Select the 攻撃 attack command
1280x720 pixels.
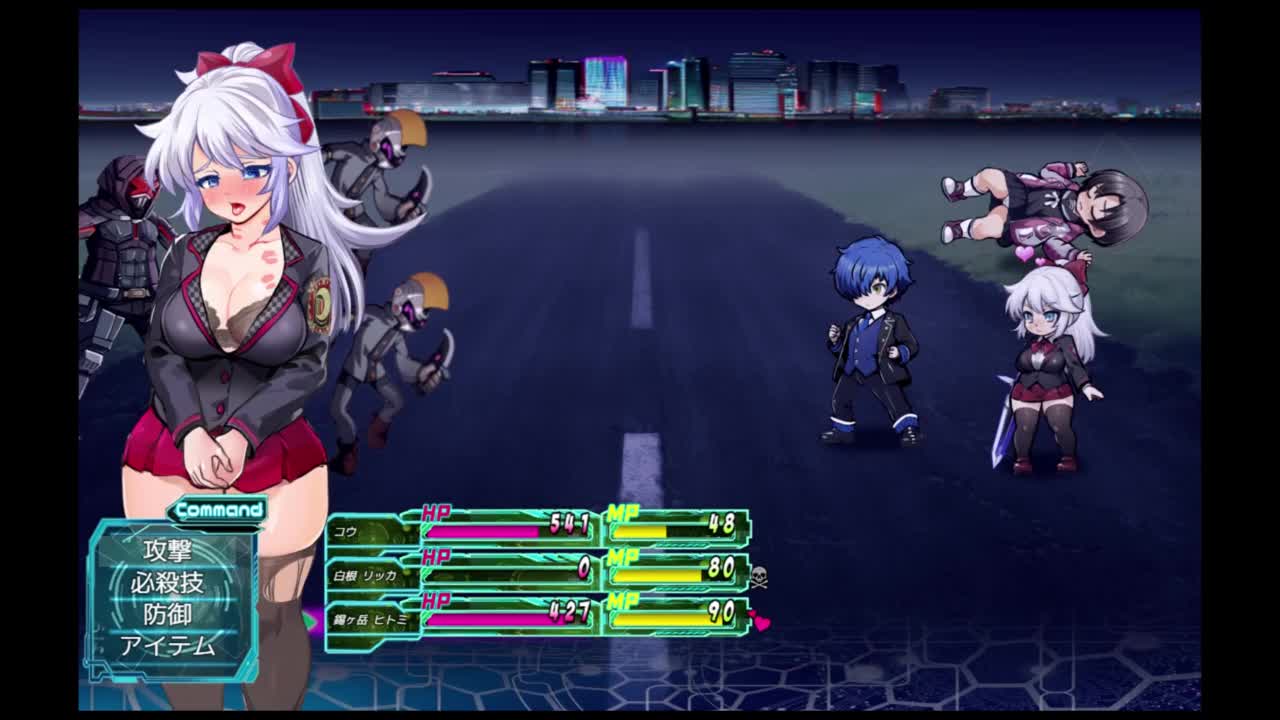[x=167, y=550]
